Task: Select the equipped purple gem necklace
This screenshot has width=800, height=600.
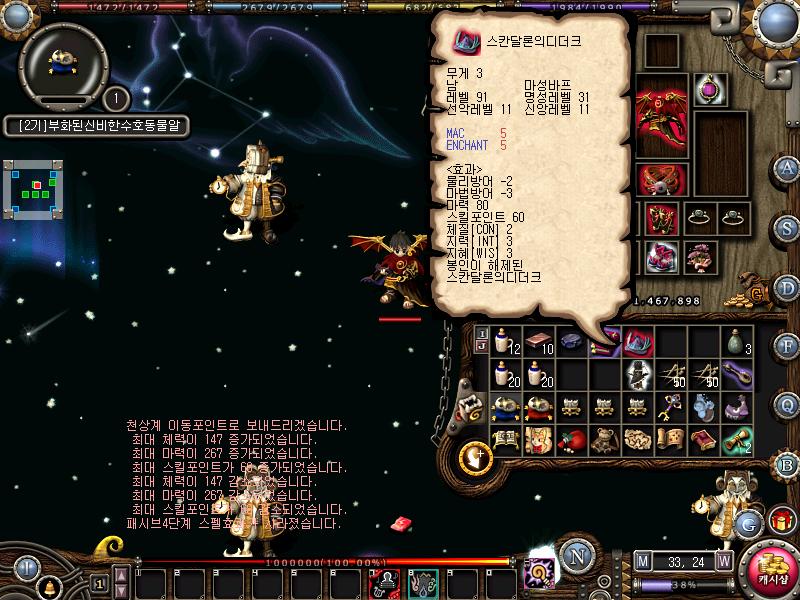Action: click(x=710, y=90)
